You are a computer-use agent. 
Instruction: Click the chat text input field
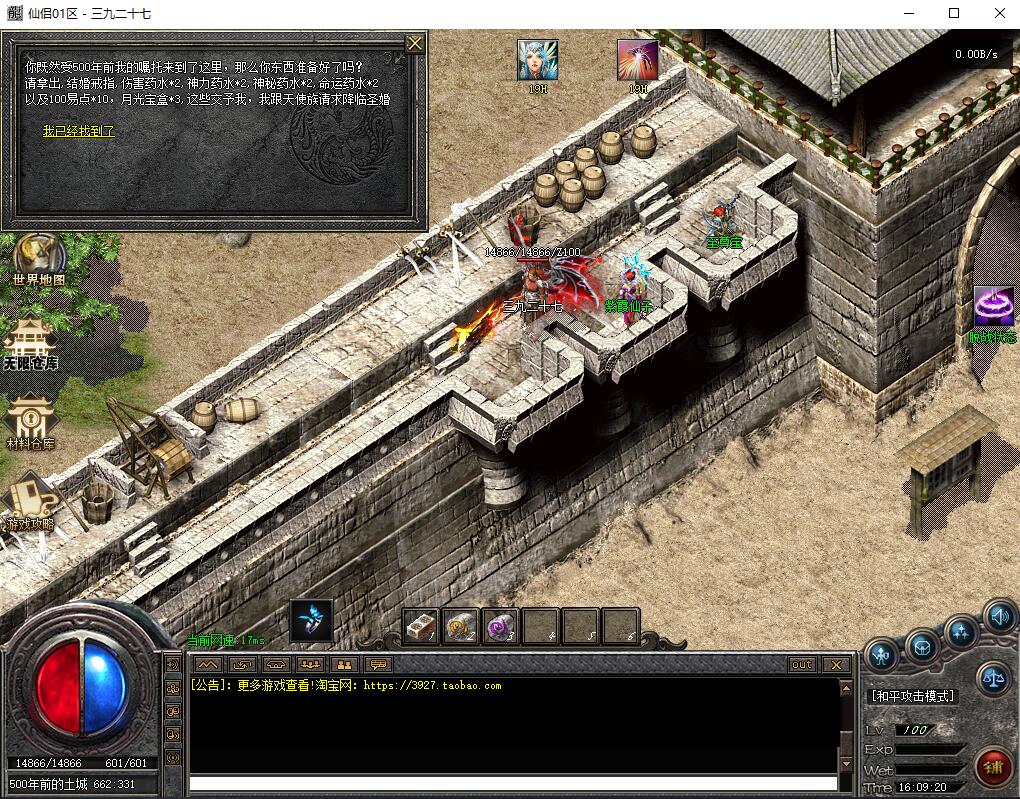click(512, 783)
